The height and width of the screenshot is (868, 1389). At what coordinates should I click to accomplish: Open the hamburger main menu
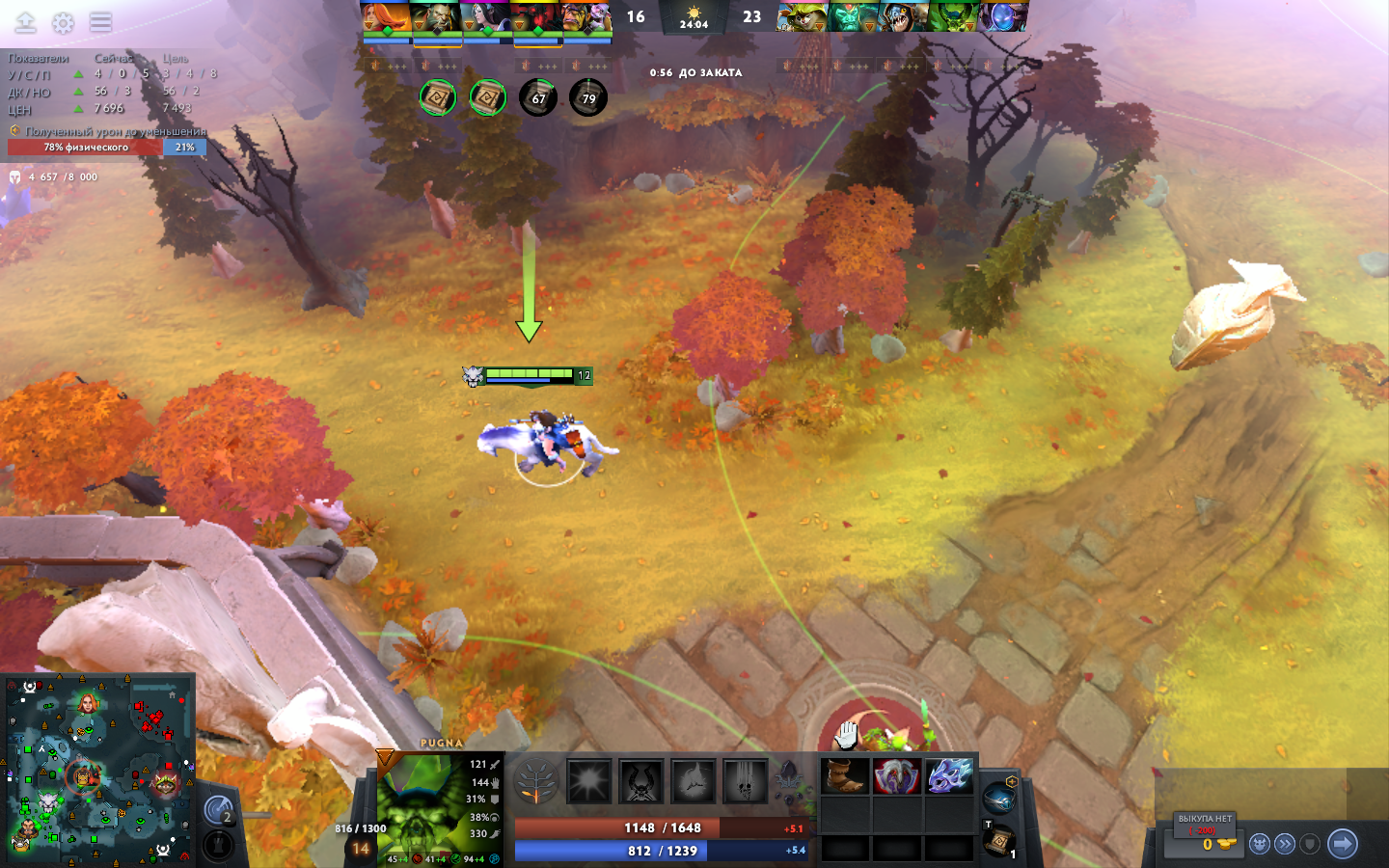point(101,22)
